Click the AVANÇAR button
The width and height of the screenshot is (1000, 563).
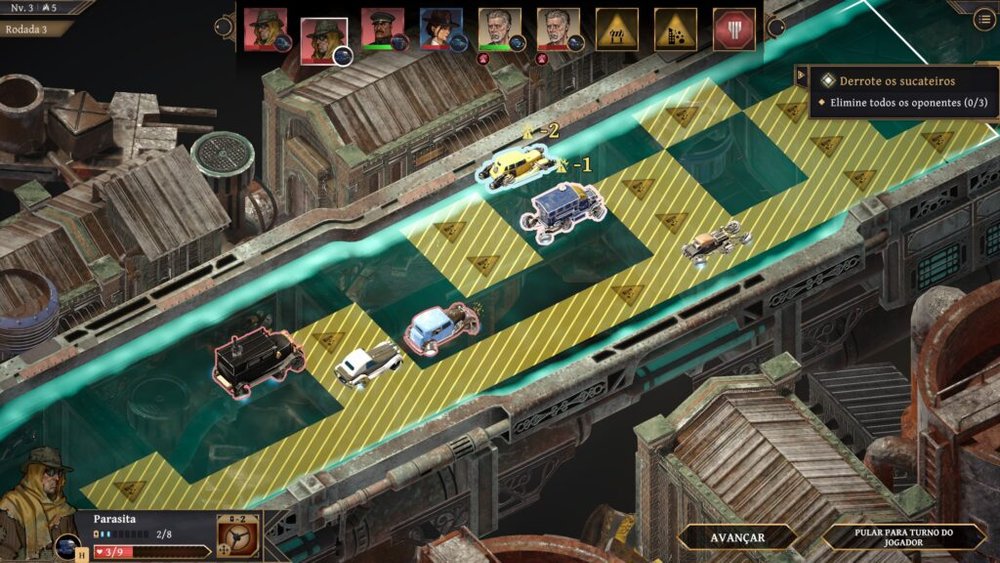point(737,537)
